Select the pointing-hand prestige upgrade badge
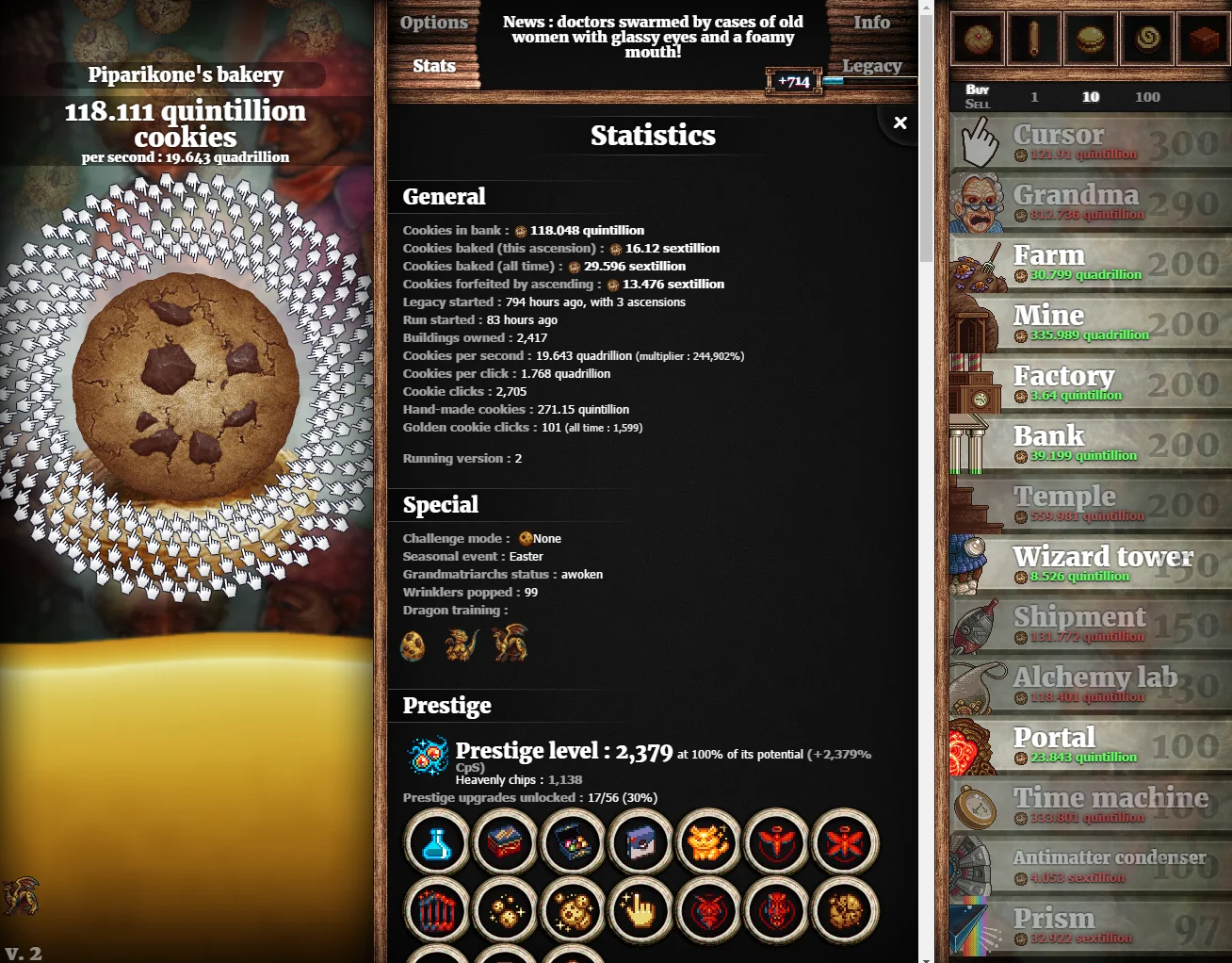This screenshot has height=963, width=1232. (x=640, y=911)
